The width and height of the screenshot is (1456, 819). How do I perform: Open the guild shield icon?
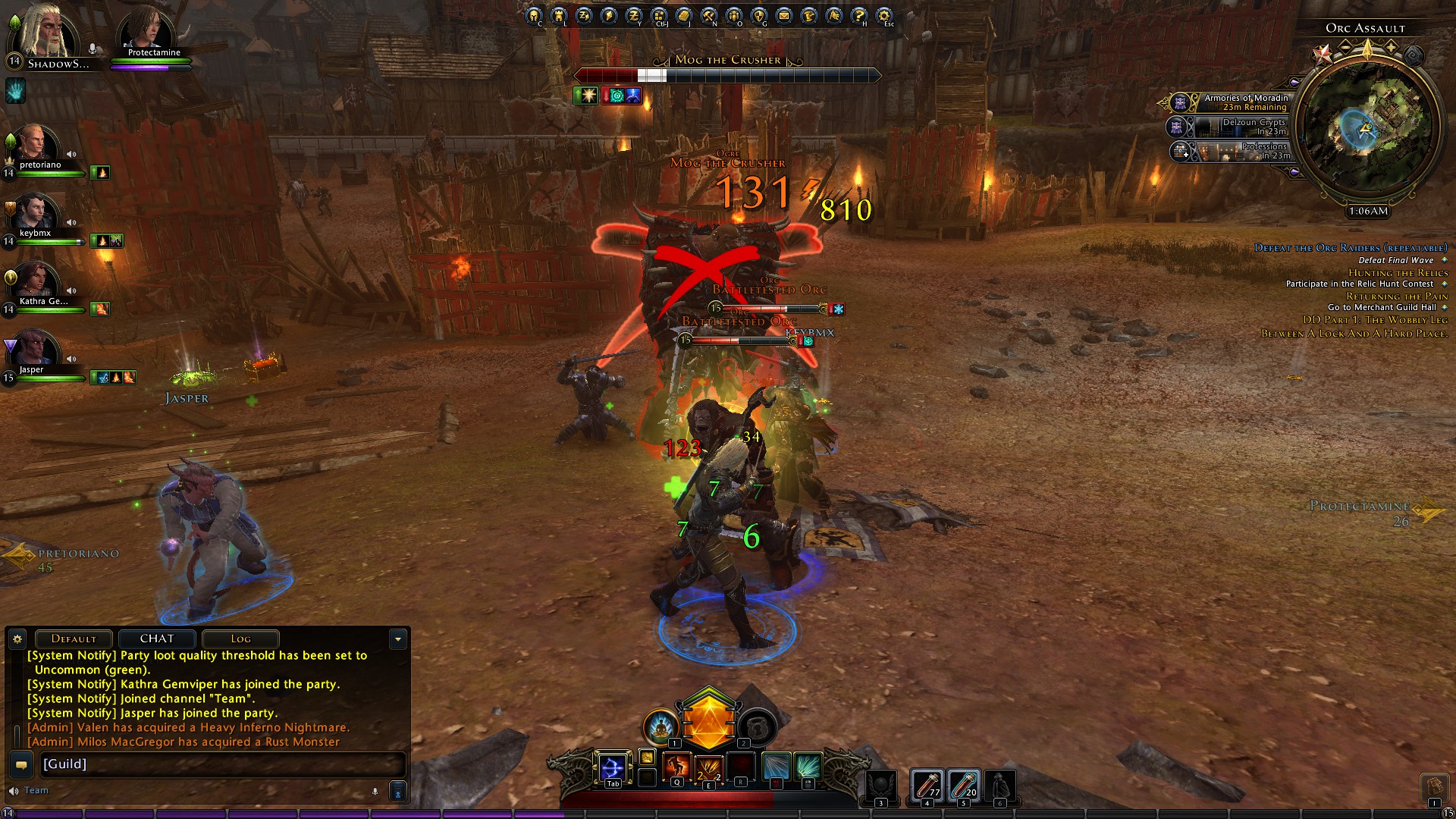click(x=759, y=15)
